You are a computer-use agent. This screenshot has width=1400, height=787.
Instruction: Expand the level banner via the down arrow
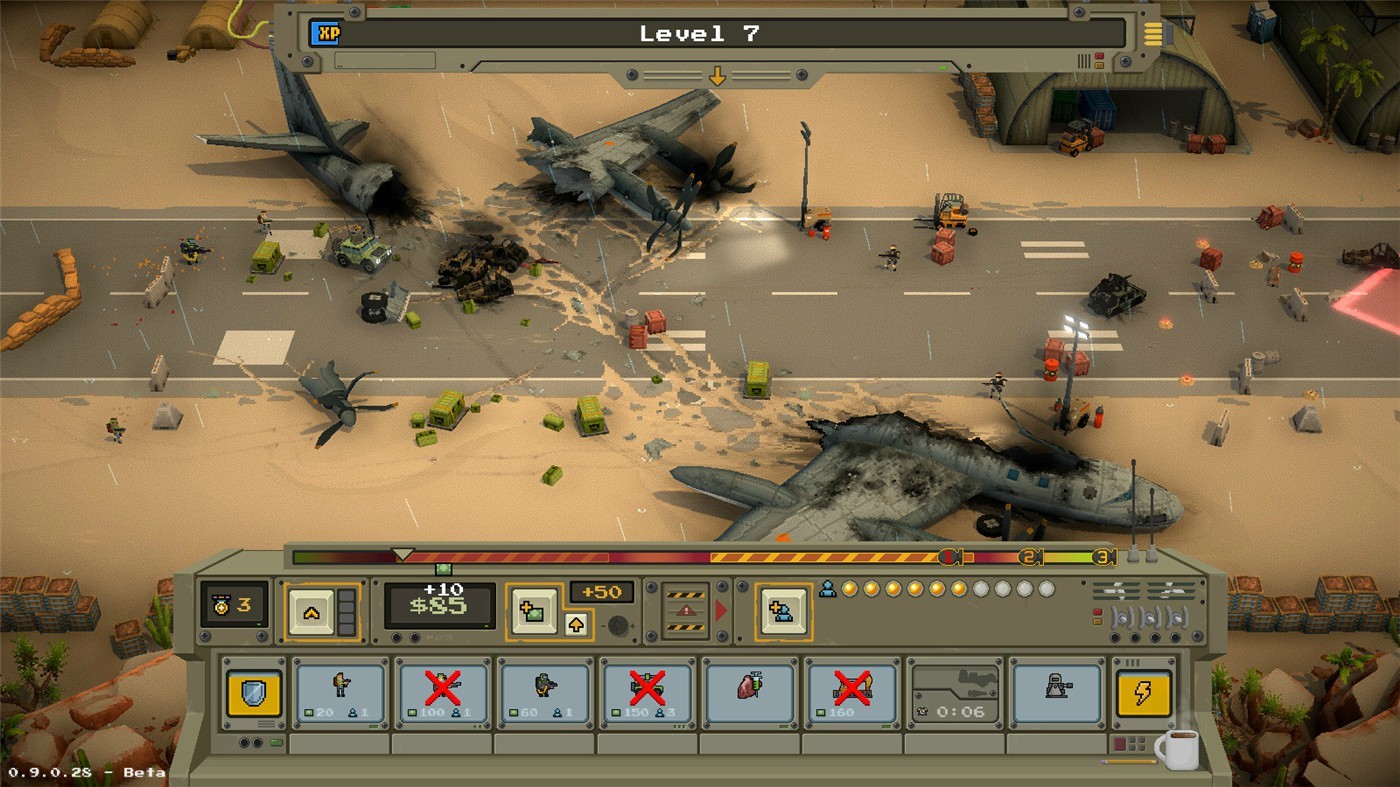tap(718, 75)
